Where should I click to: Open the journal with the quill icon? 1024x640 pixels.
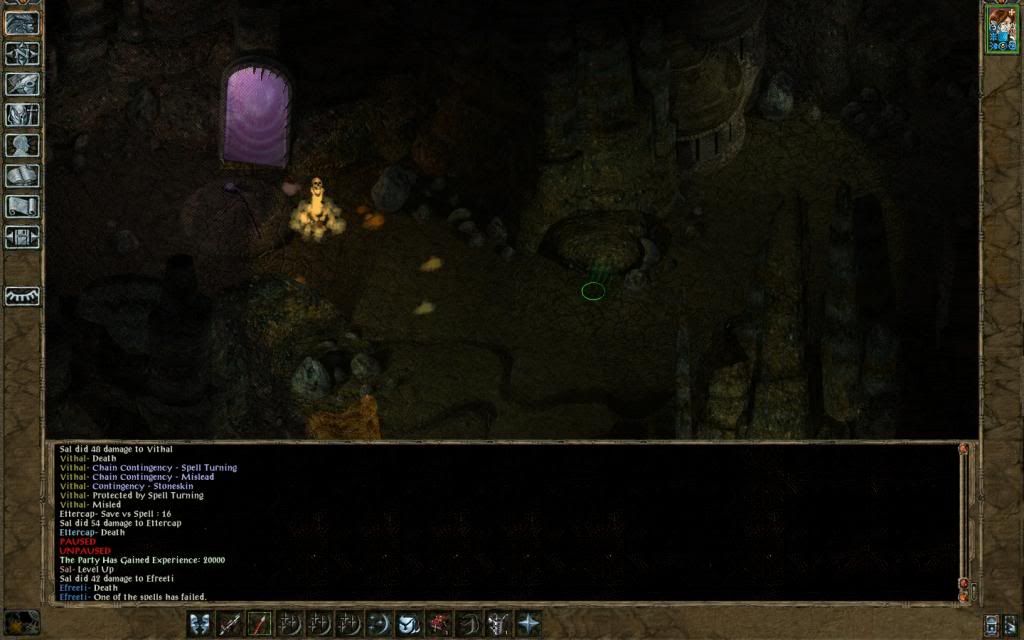coord(23,84)
